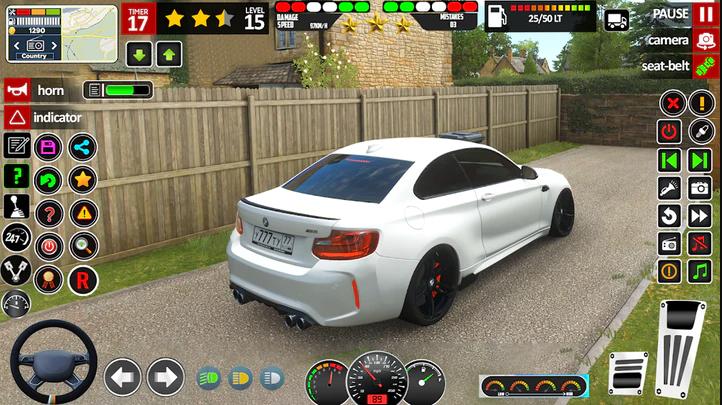
Task: Turn on the flashlight icon
Action: [x=669, y=187]
